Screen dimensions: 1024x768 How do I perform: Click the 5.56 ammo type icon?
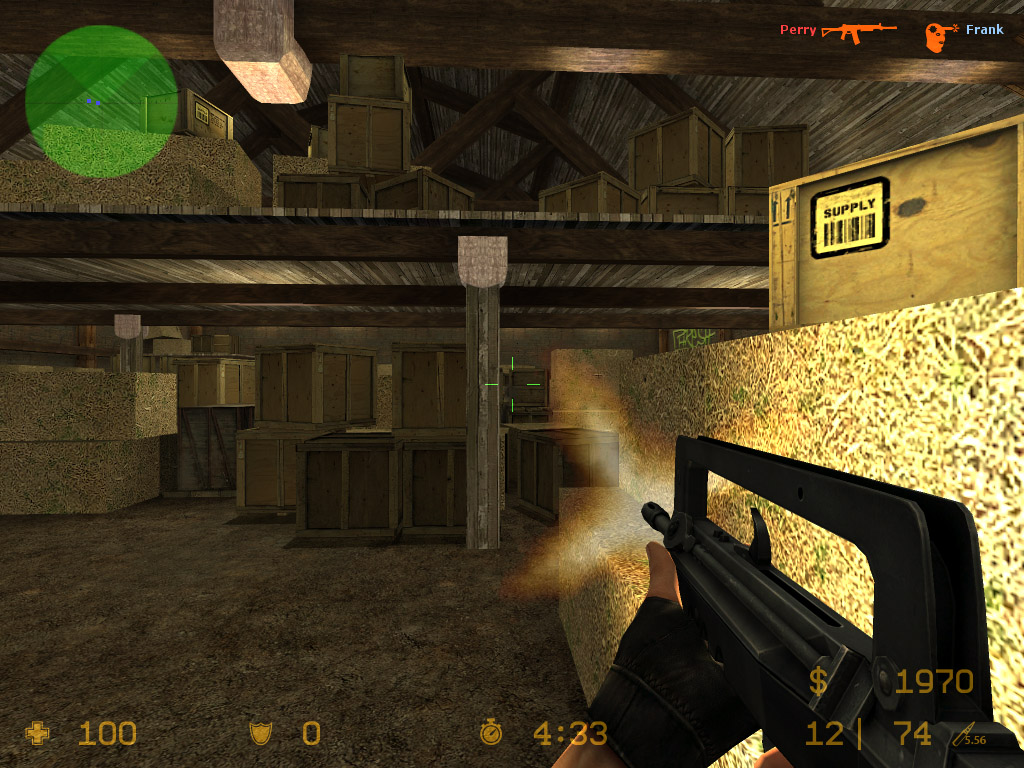(969, 737)
